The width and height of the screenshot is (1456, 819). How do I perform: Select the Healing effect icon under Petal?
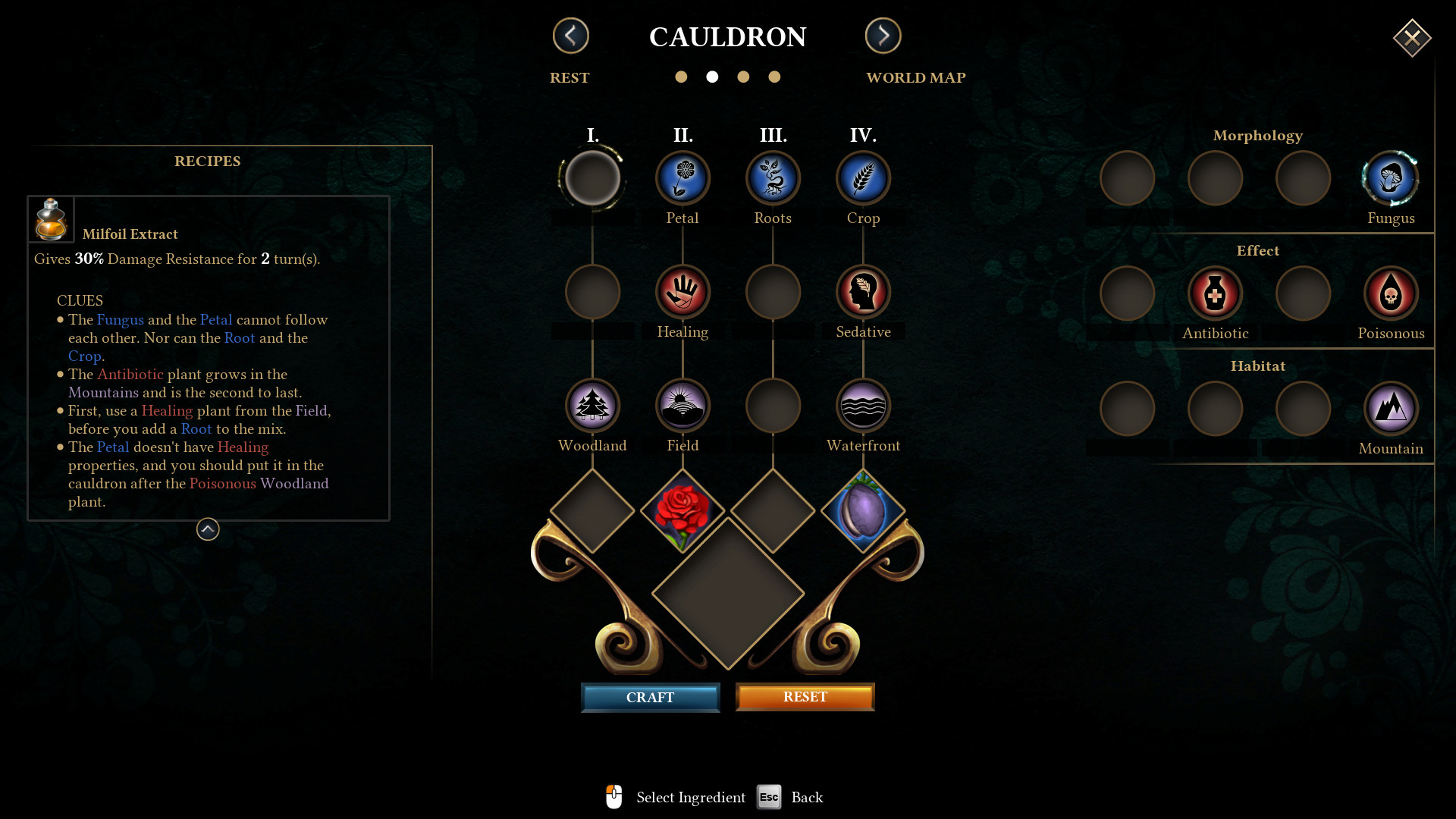[x=682, y=291]
